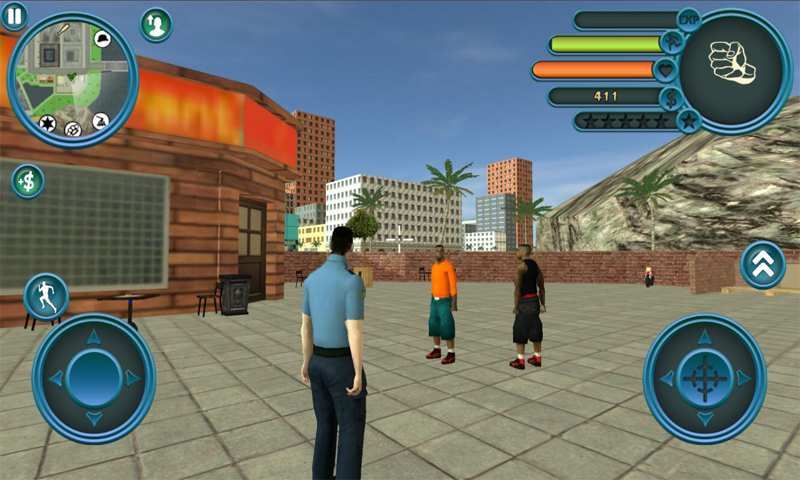
Task: Tap the left movement joystick
Action: tap(94, 378)
